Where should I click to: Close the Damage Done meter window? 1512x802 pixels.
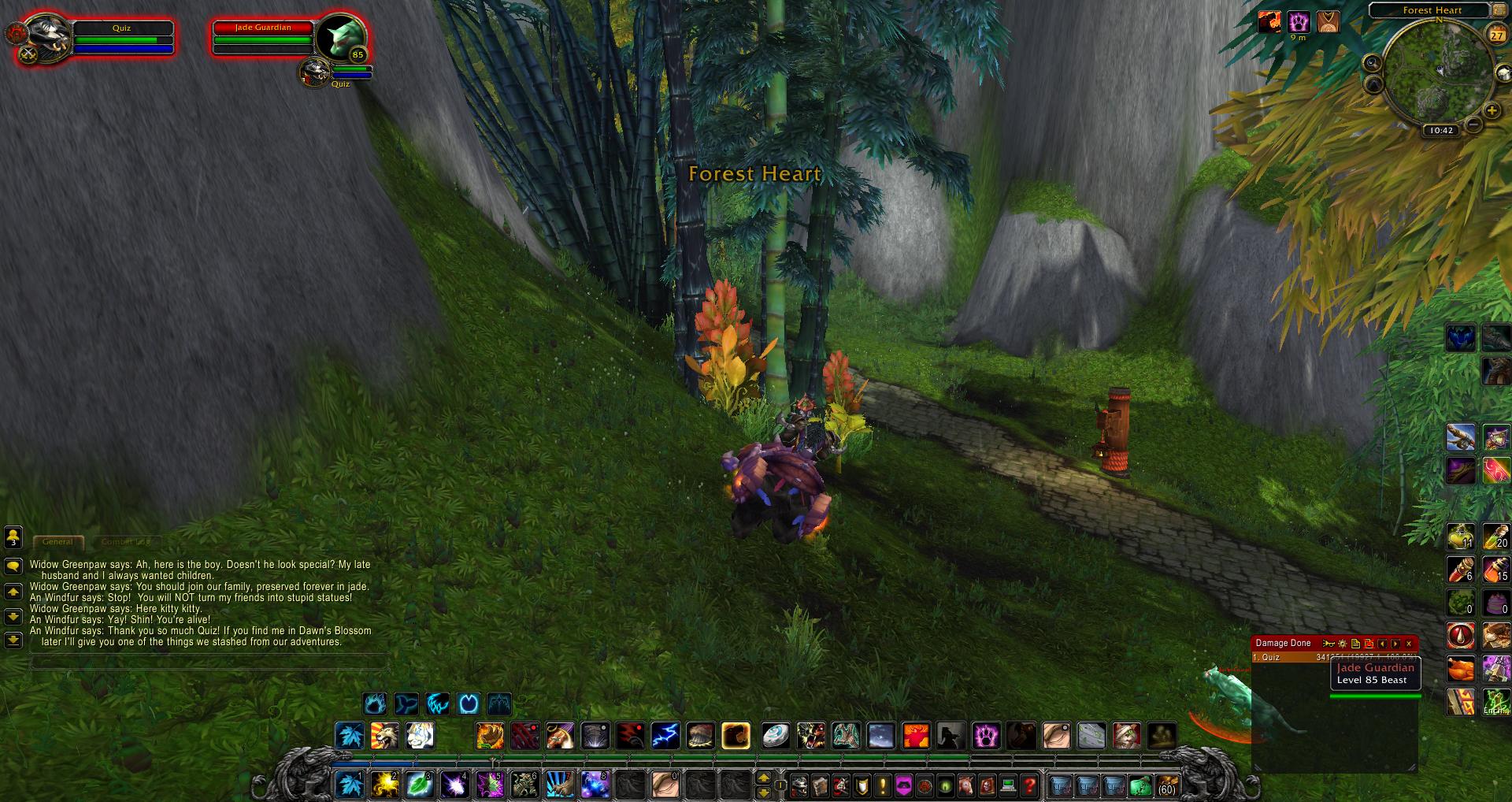pyautogui.click(x=1409, y=644)
